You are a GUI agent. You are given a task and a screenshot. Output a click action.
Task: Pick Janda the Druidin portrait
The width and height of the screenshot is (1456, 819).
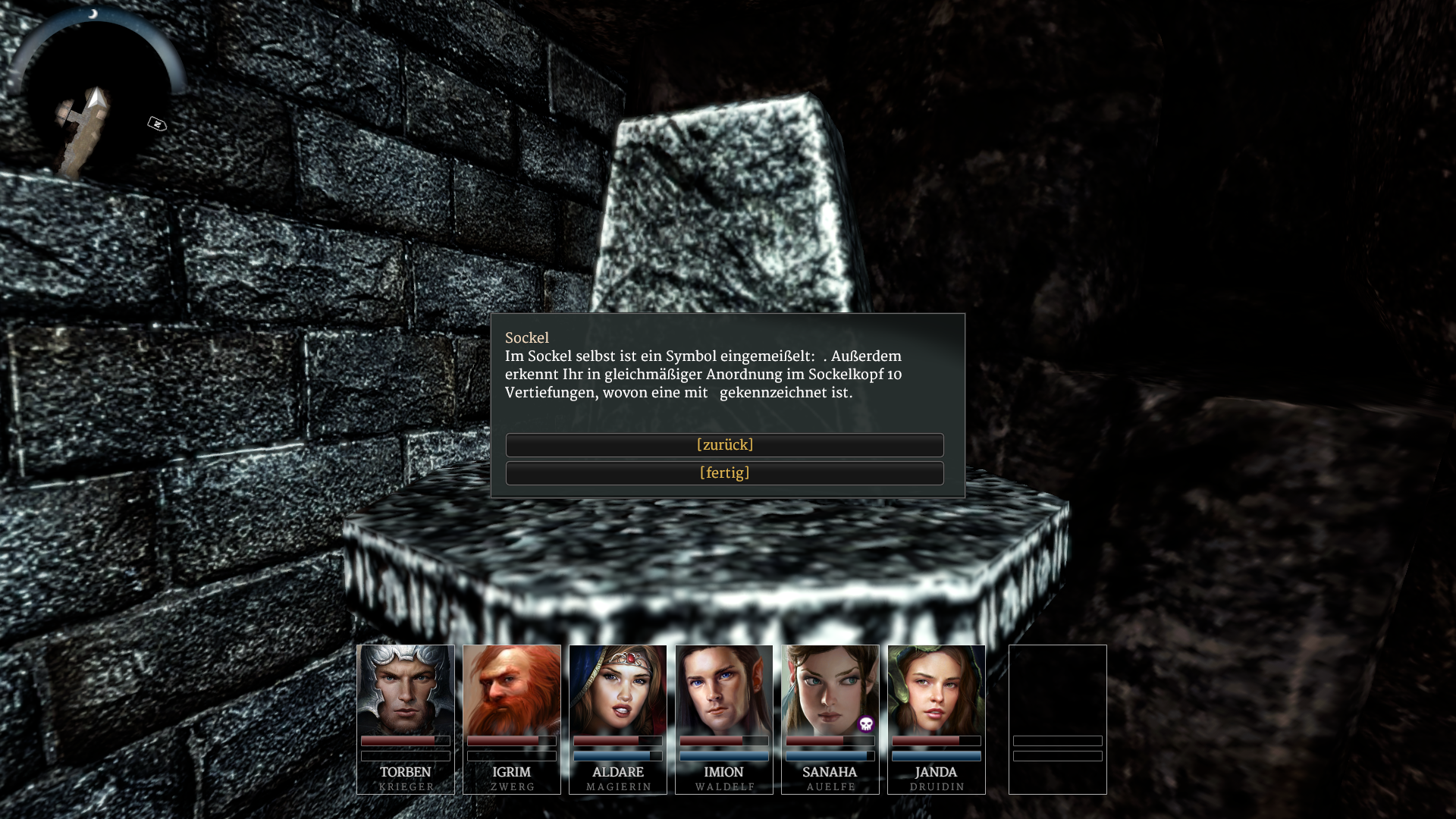point(937,690)
